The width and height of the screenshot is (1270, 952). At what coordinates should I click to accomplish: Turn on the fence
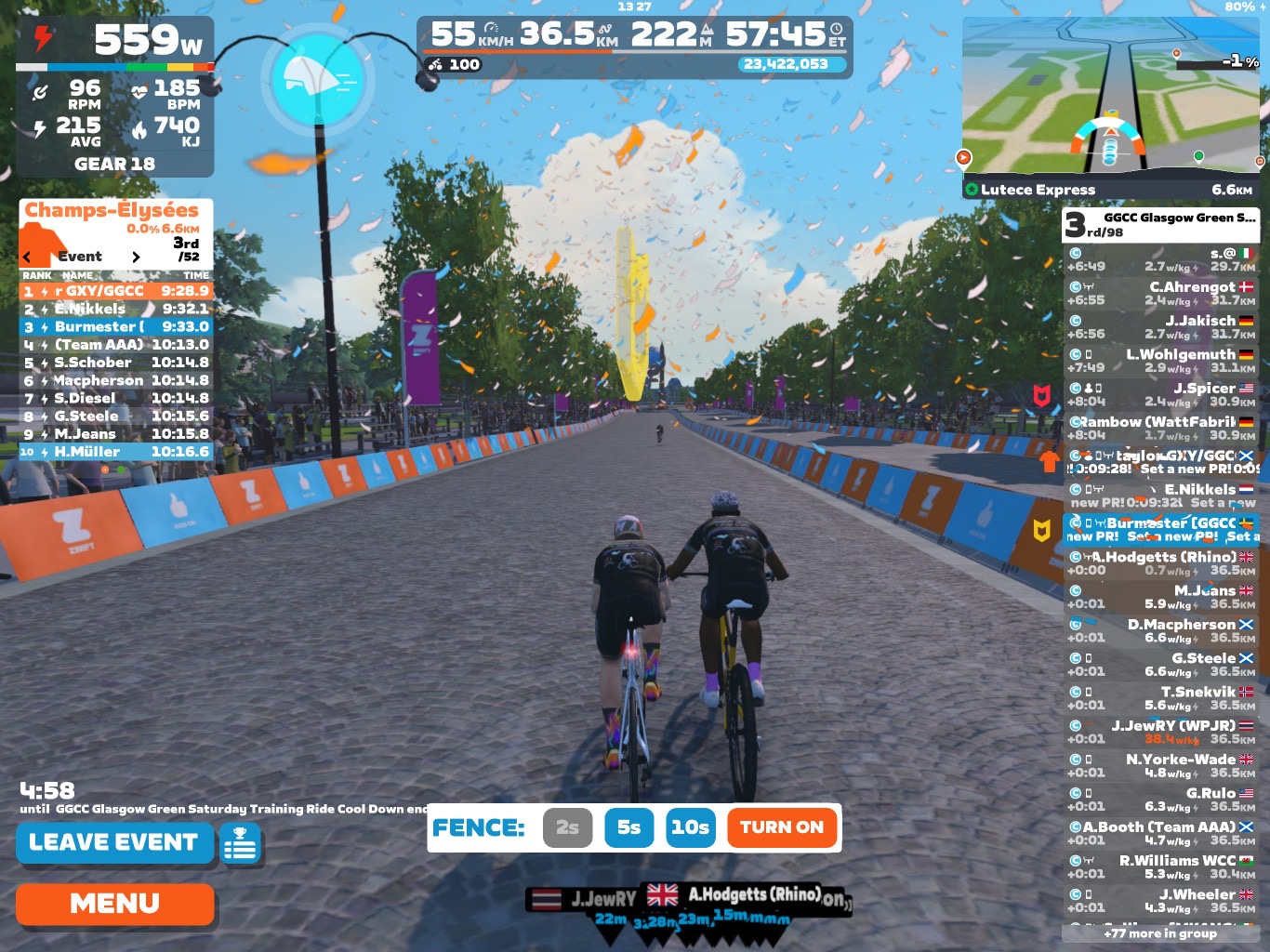tap(781, 827)
